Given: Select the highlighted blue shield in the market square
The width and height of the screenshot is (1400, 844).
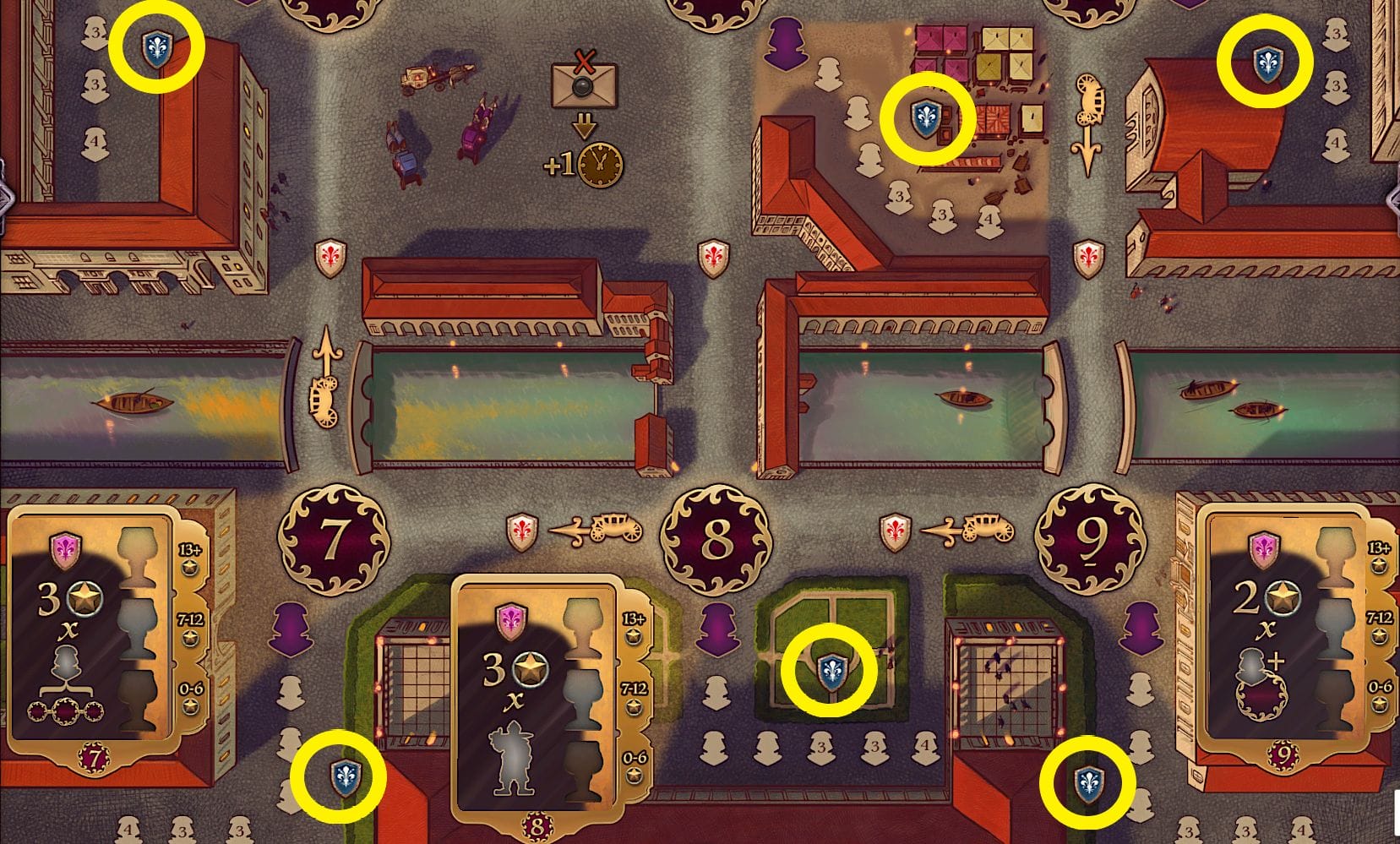Looking at the screenshot, I should [927, 119].
